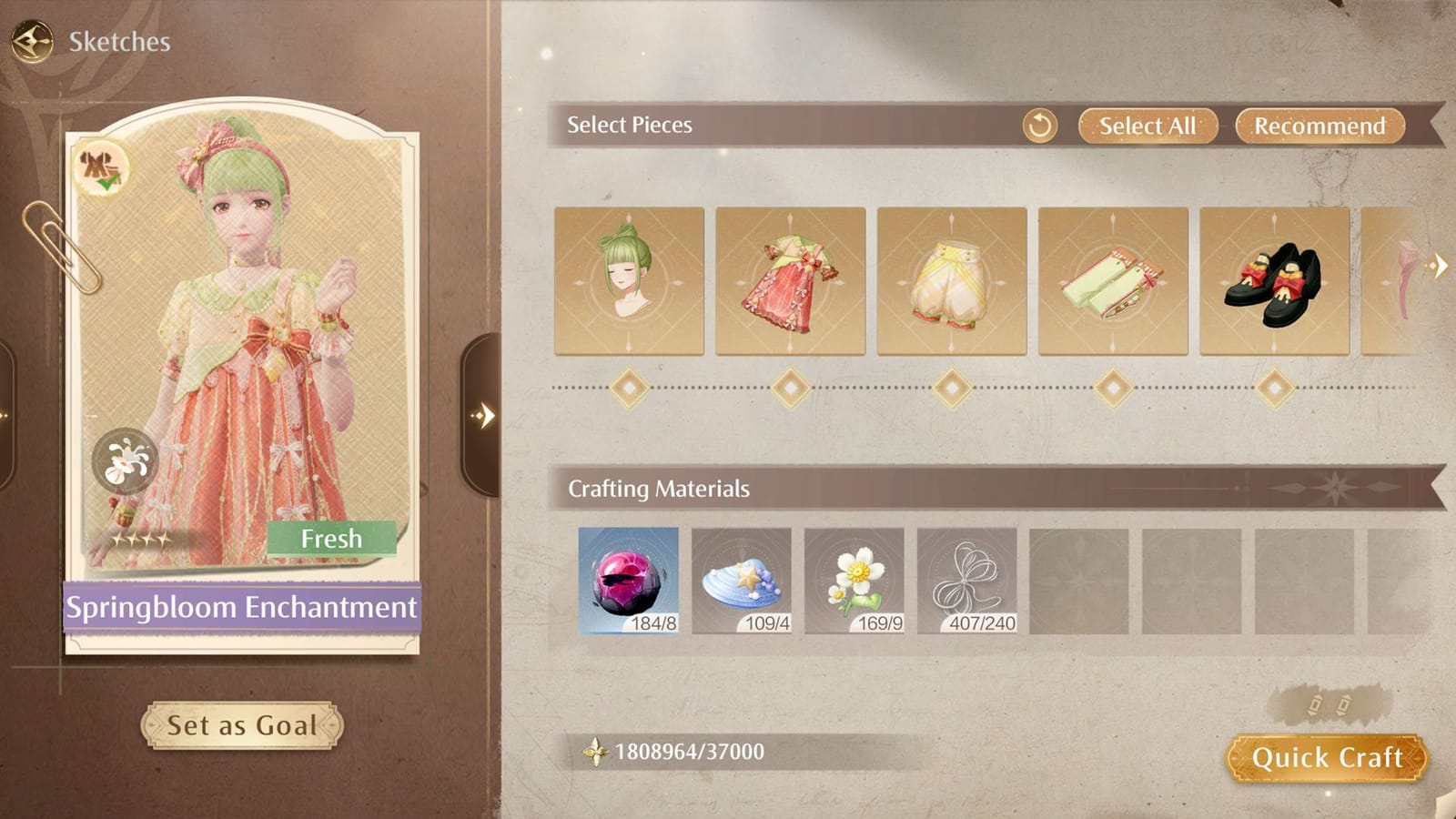
Task: Select the Fresh style tag
Action: point(332,538)
